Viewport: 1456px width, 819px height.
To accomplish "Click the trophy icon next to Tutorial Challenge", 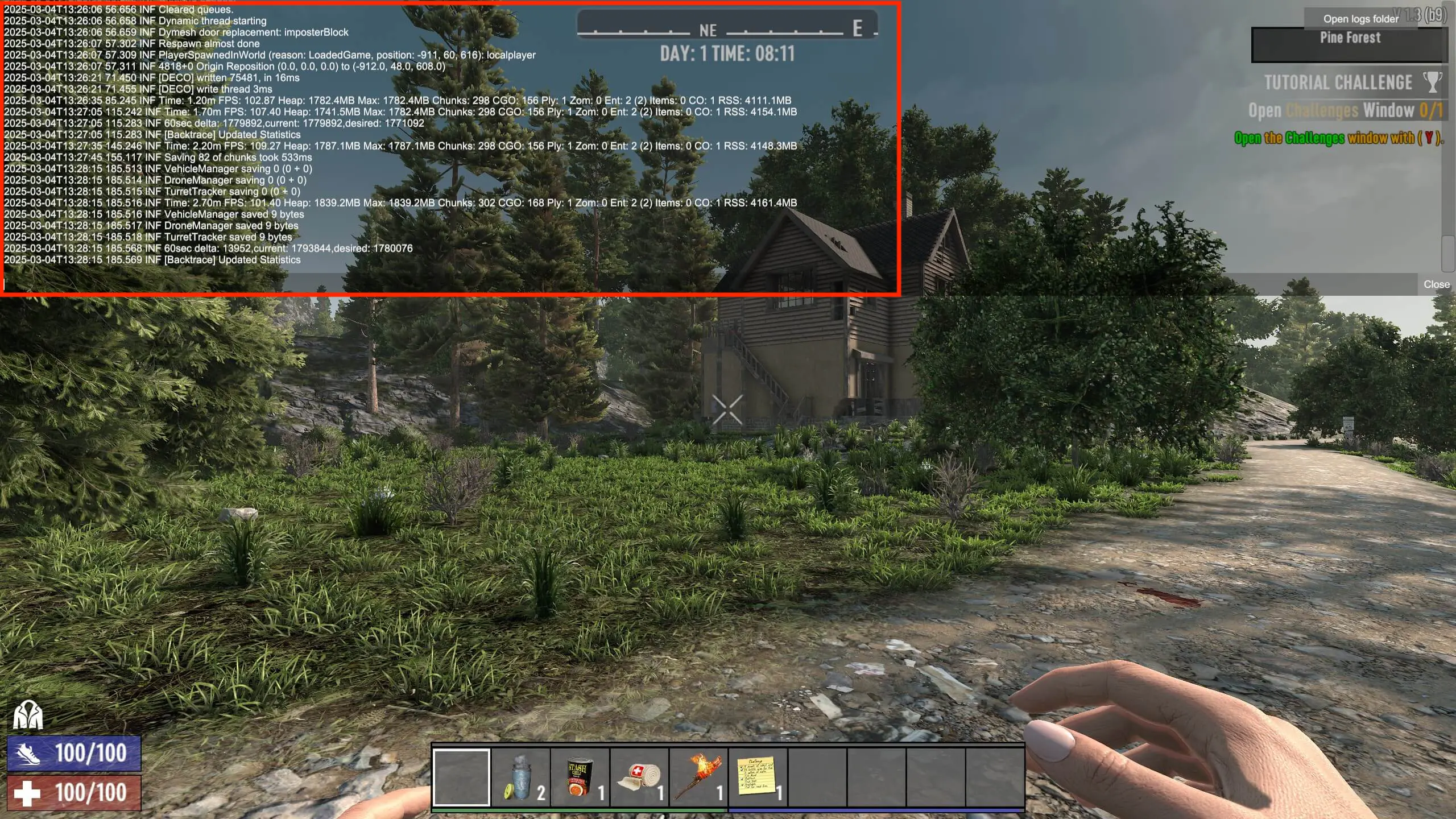I will click(1433, 81).
